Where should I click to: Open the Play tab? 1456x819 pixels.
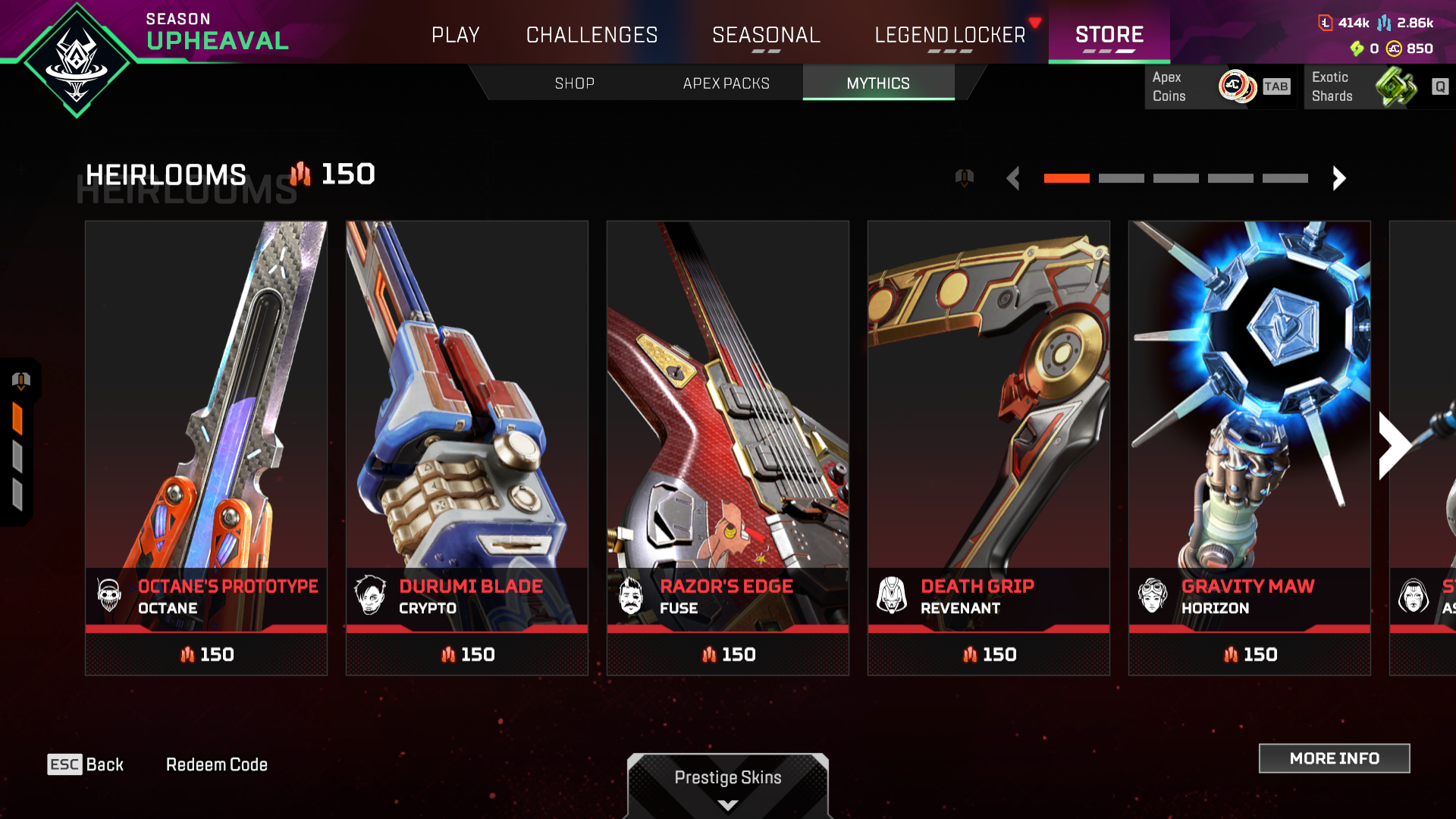pos(455,35)
